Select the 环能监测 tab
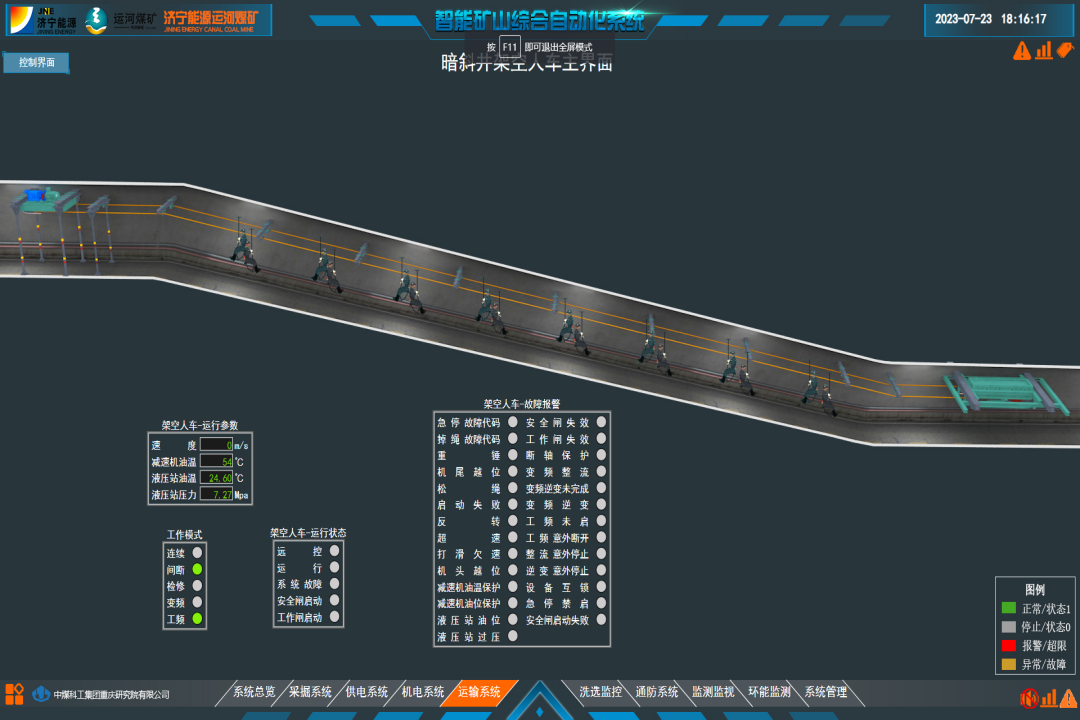The image size is (1080, 720). tap(769, 692)
